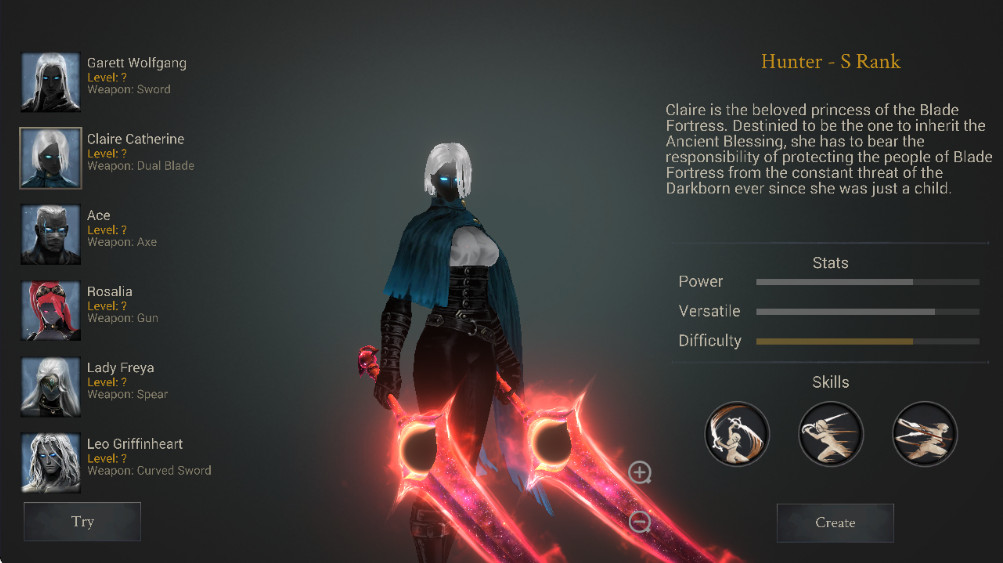The image size is (1003, 563).
Task: Select Leo Griffinheart with the curved sword
Action: click(51, 462)
